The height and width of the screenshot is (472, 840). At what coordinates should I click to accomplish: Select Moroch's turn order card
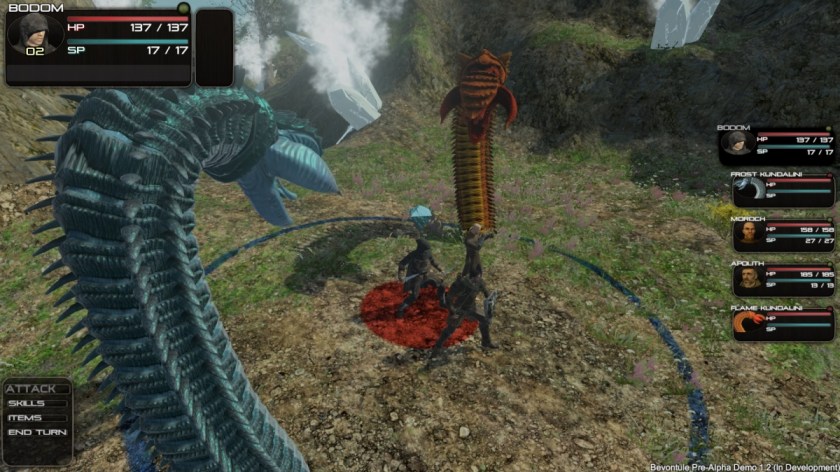click(782, 234)
